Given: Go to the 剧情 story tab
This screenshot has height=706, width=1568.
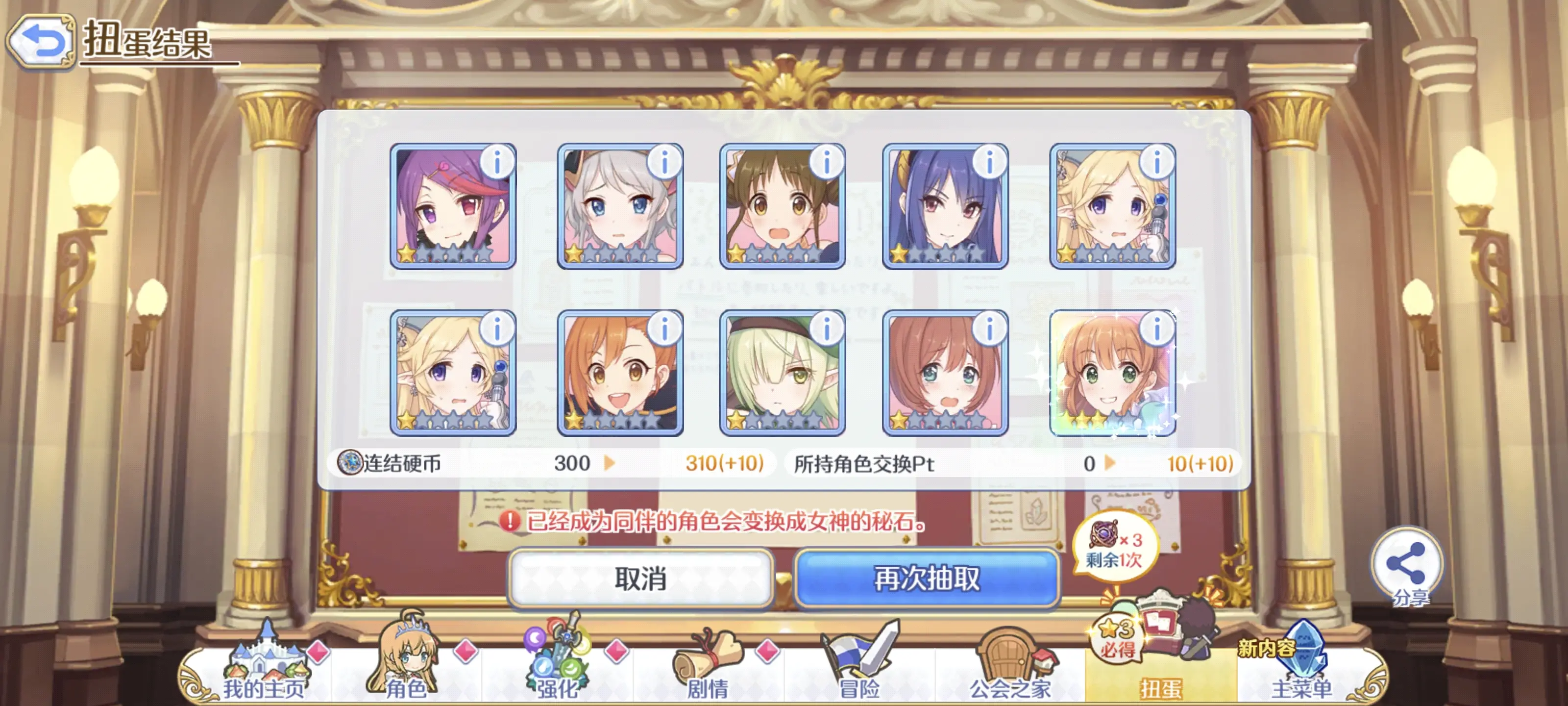Looking at the screenshot, I should pos(707,670).
